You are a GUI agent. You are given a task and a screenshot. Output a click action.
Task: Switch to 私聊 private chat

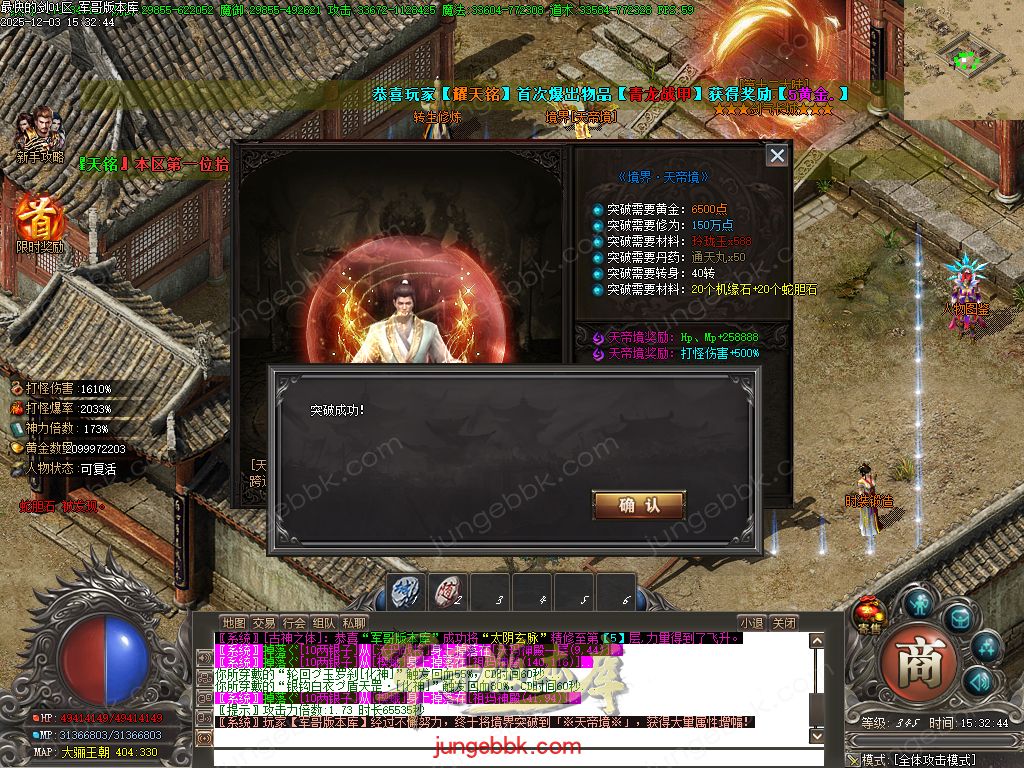(x=354, y=622)
